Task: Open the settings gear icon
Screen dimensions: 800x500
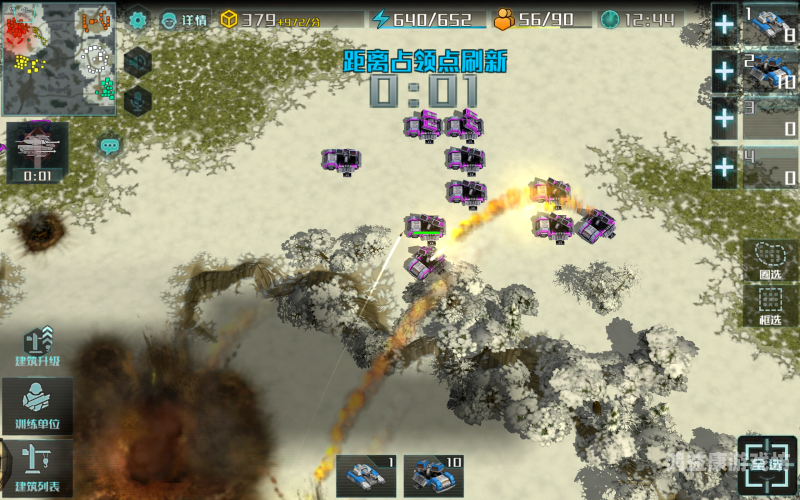Action: click(137, 19)
